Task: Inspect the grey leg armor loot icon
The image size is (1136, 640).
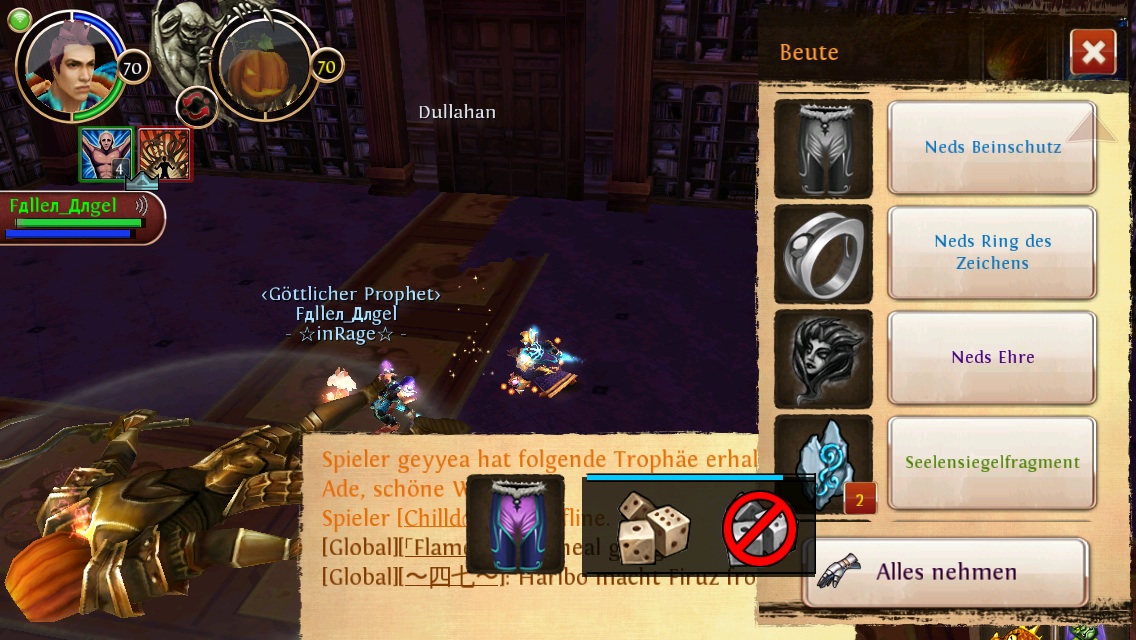Action: click(x=823, y=149)
